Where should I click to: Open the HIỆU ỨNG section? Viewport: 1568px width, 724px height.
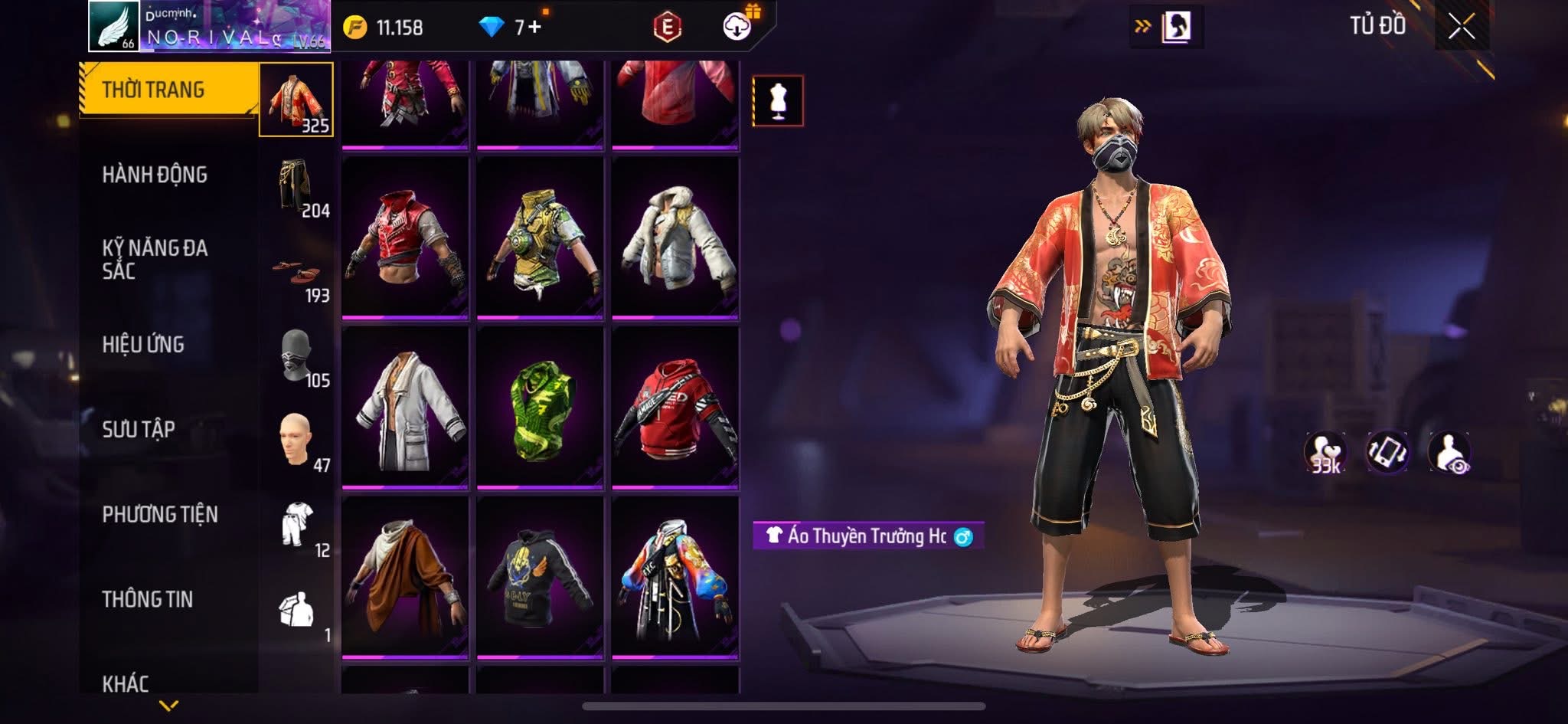(143, 345)
